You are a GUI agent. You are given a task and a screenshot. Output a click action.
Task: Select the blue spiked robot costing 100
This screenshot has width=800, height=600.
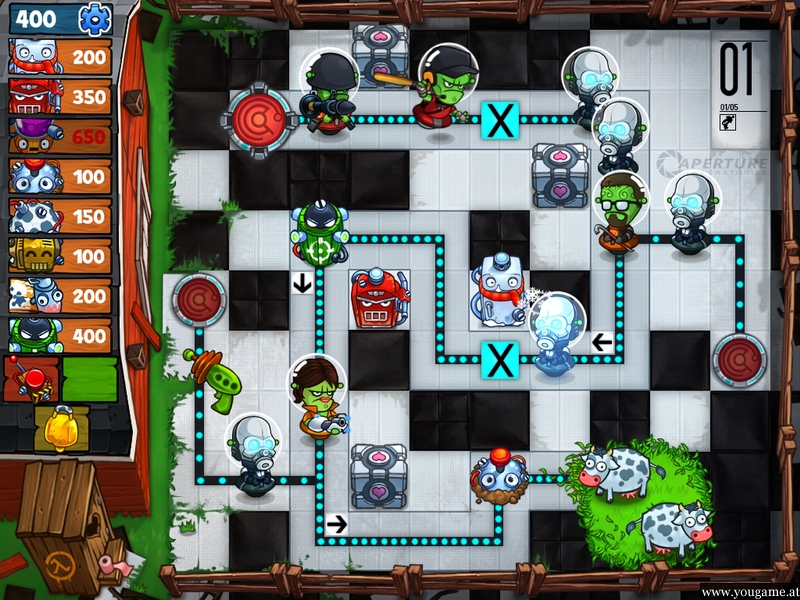[x=60, y=177]
